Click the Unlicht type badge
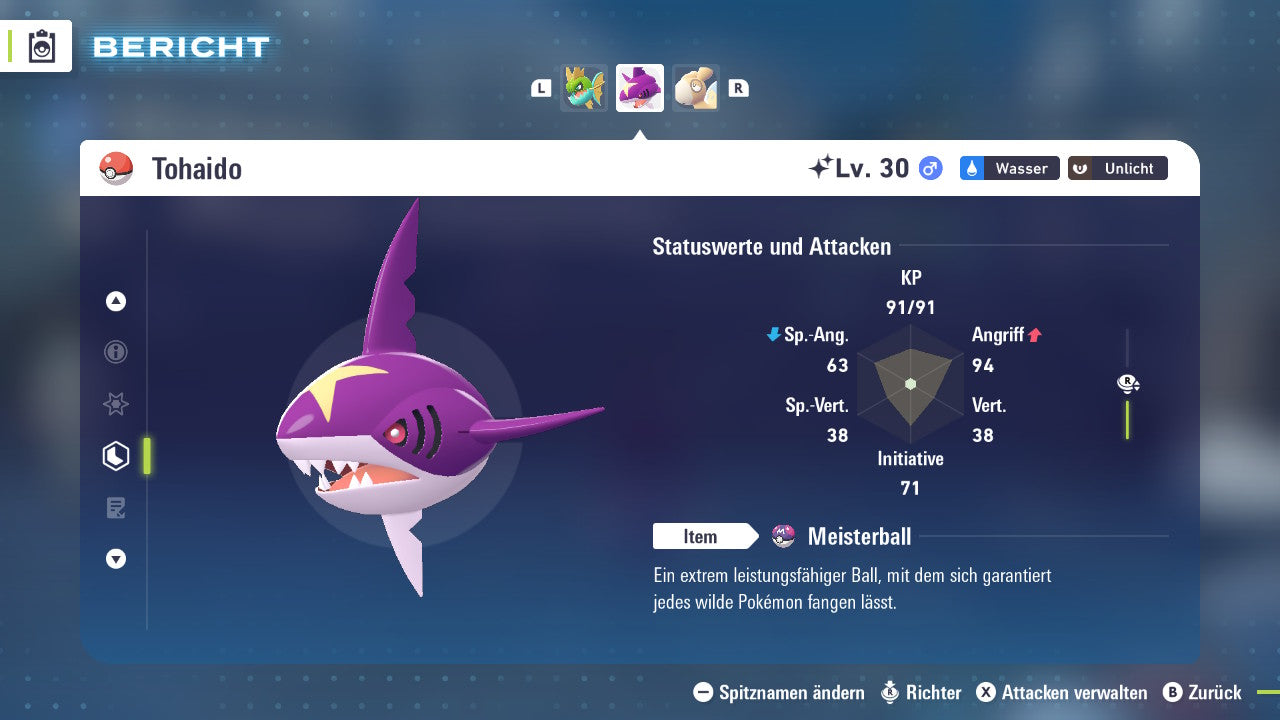Image resolution: width=1280 pixels, height=720 pixels. click(1117, 168)
